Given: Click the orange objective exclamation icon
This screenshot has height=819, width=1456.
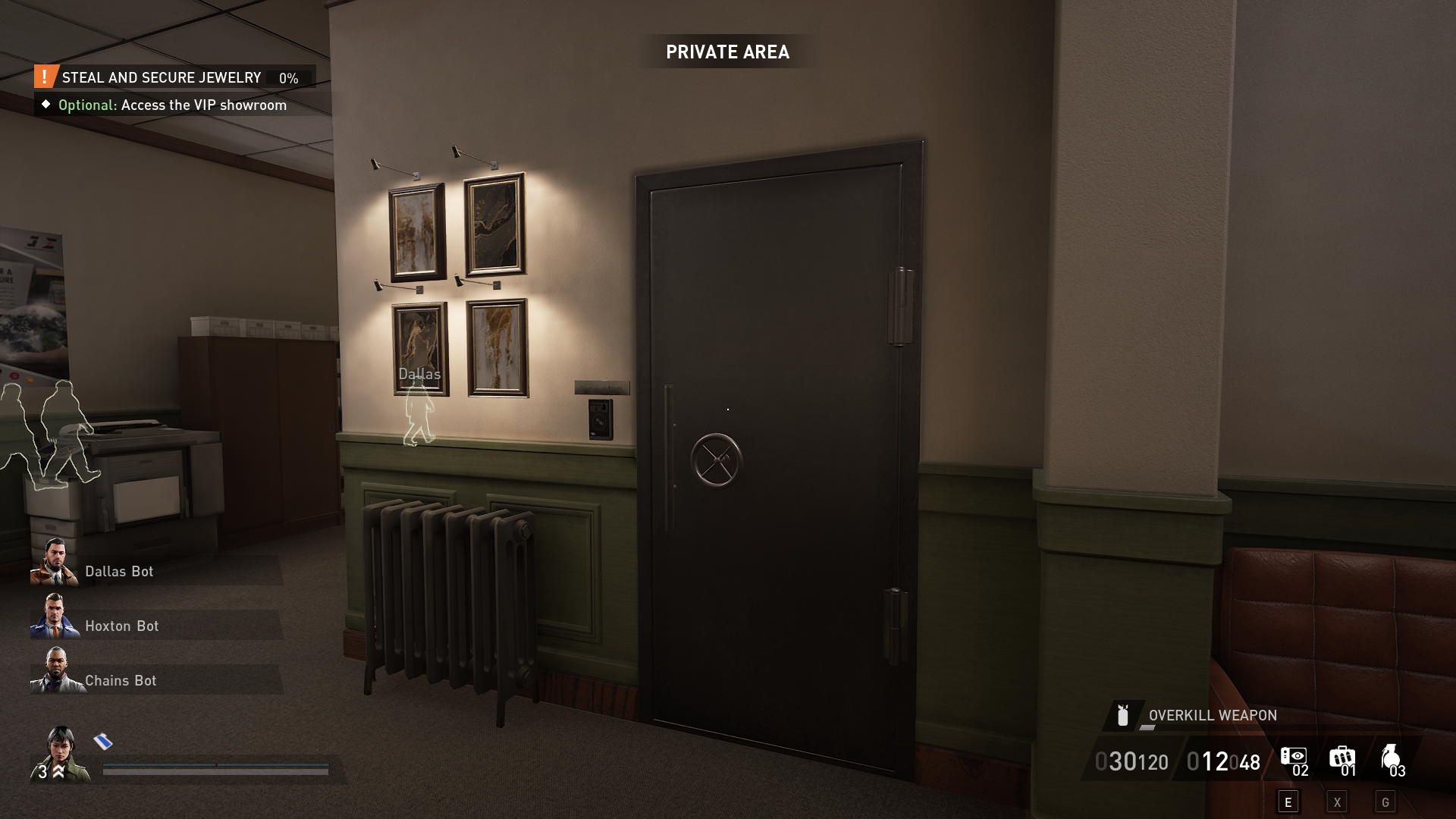Looking at the screenshot, I should point(45,77).
